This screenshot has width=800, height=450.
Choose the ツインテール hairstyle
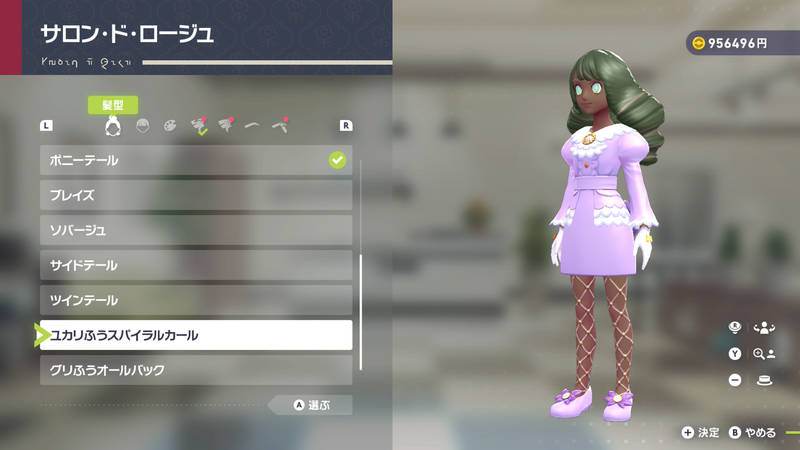tap(195, 300)
